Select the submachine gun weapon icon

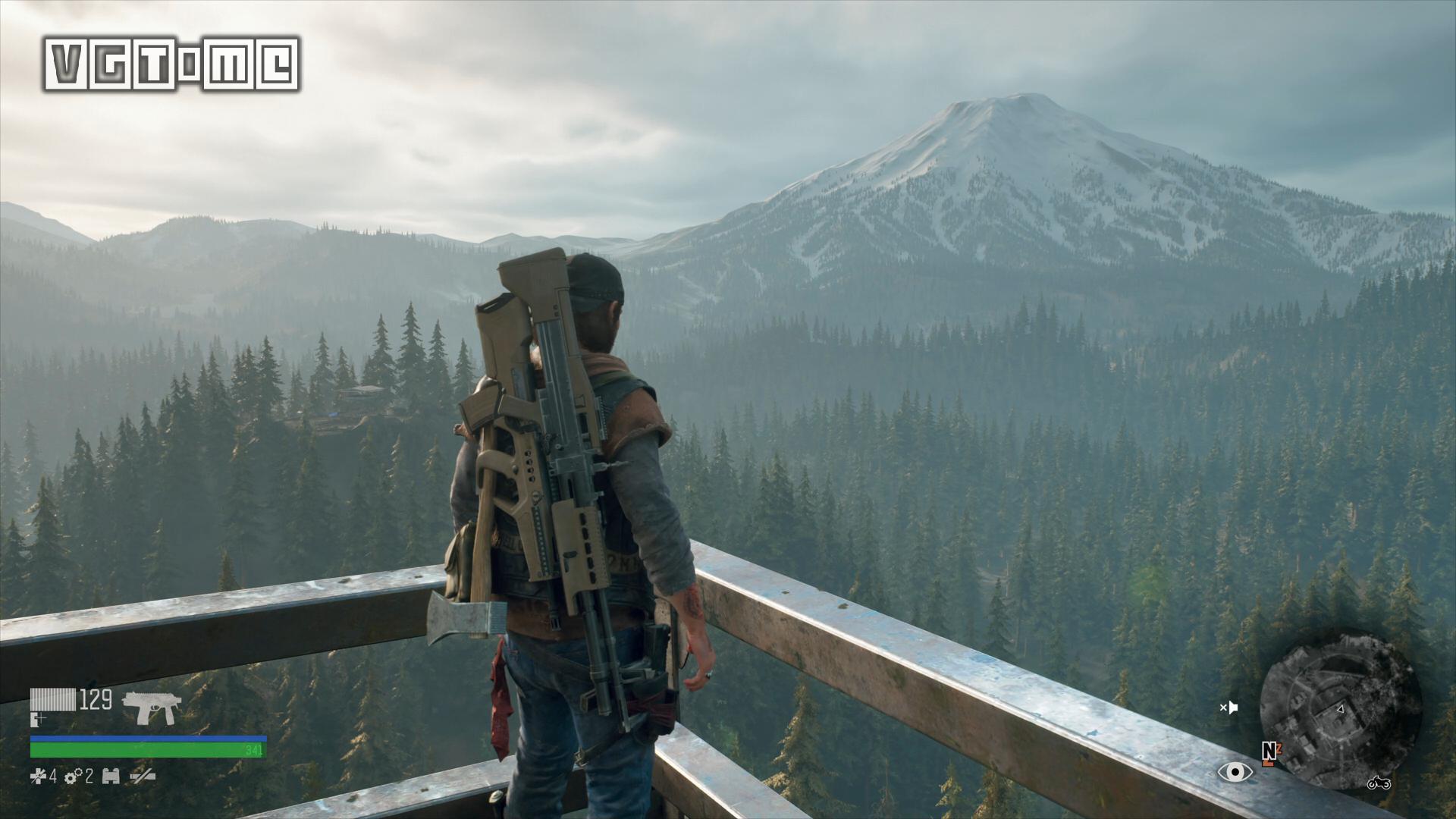[151, 707]
